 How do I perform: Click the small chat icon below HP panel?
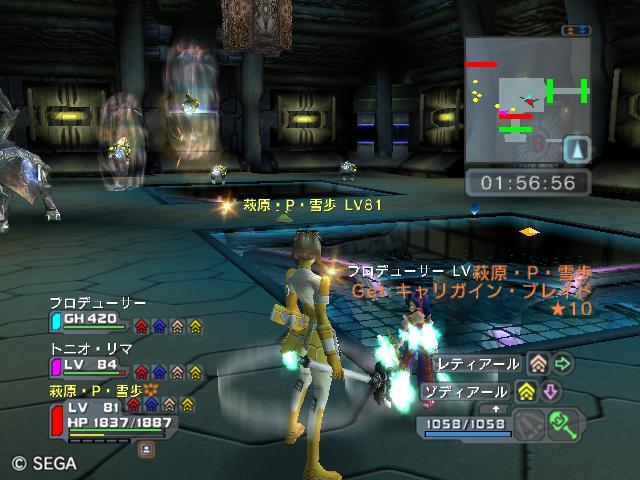click(146, 449)
